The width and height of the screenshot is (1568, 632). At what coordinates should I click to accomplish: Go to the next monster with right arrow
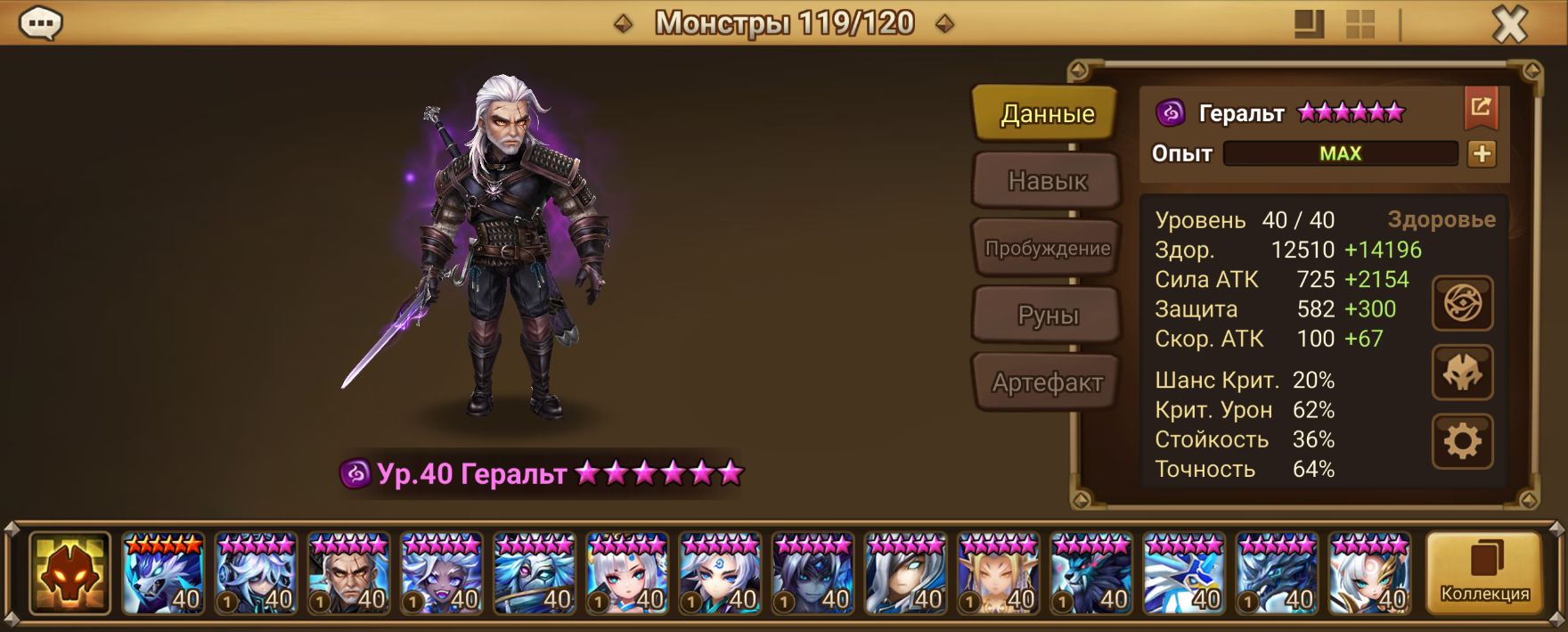pos(945,24)
